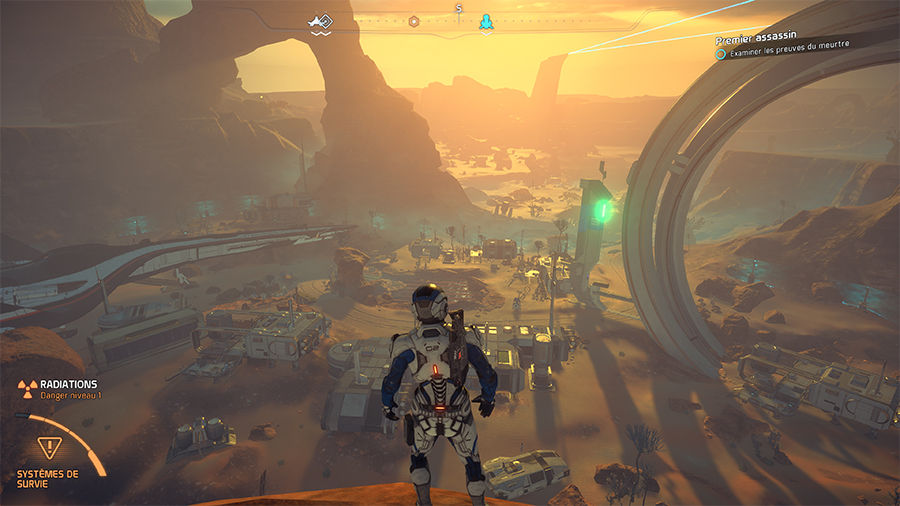
Task: Click the blue objective icon beside the murder clue text
Action: (720, 54)
